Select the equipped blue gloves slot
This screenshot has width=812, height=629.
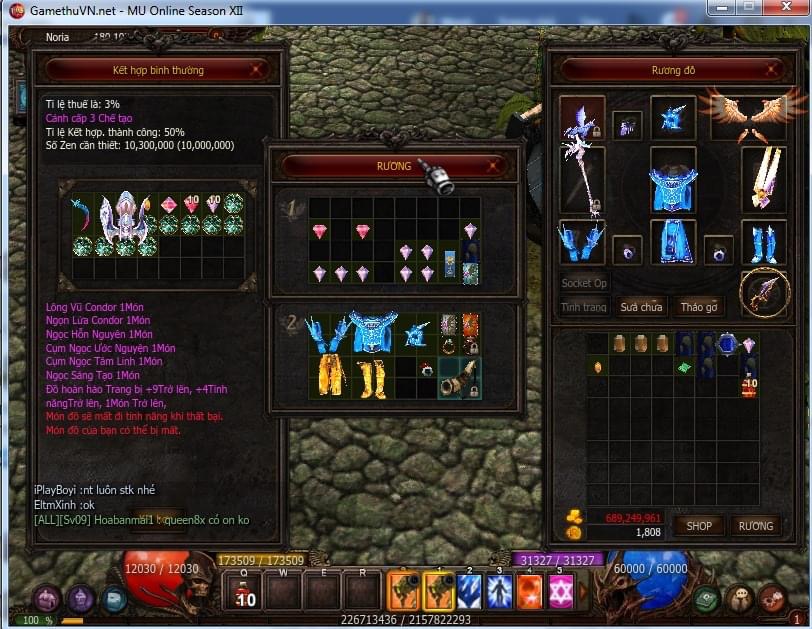581,243
